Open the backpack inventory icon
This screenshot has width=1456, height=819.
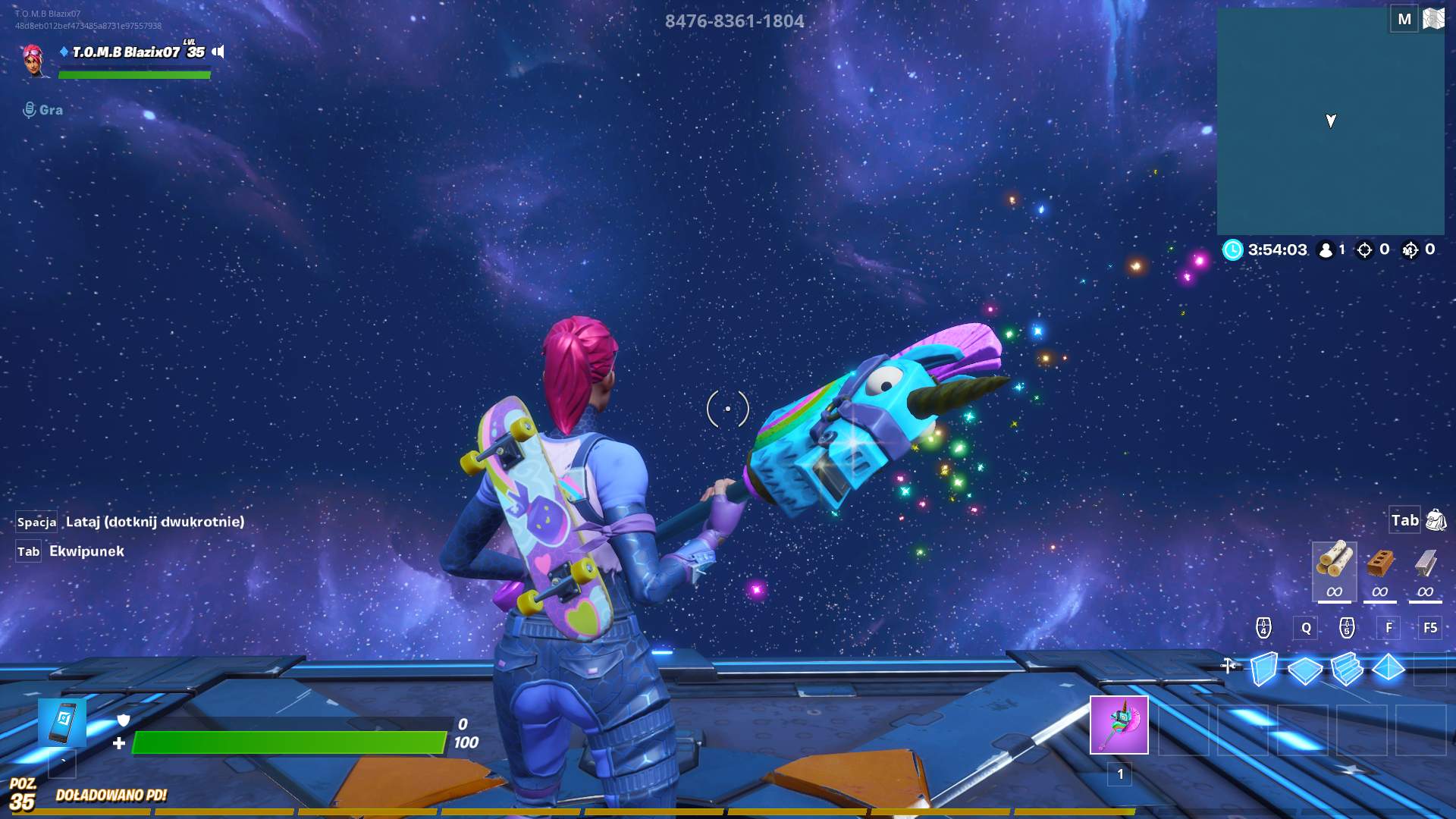point(1436,520)
